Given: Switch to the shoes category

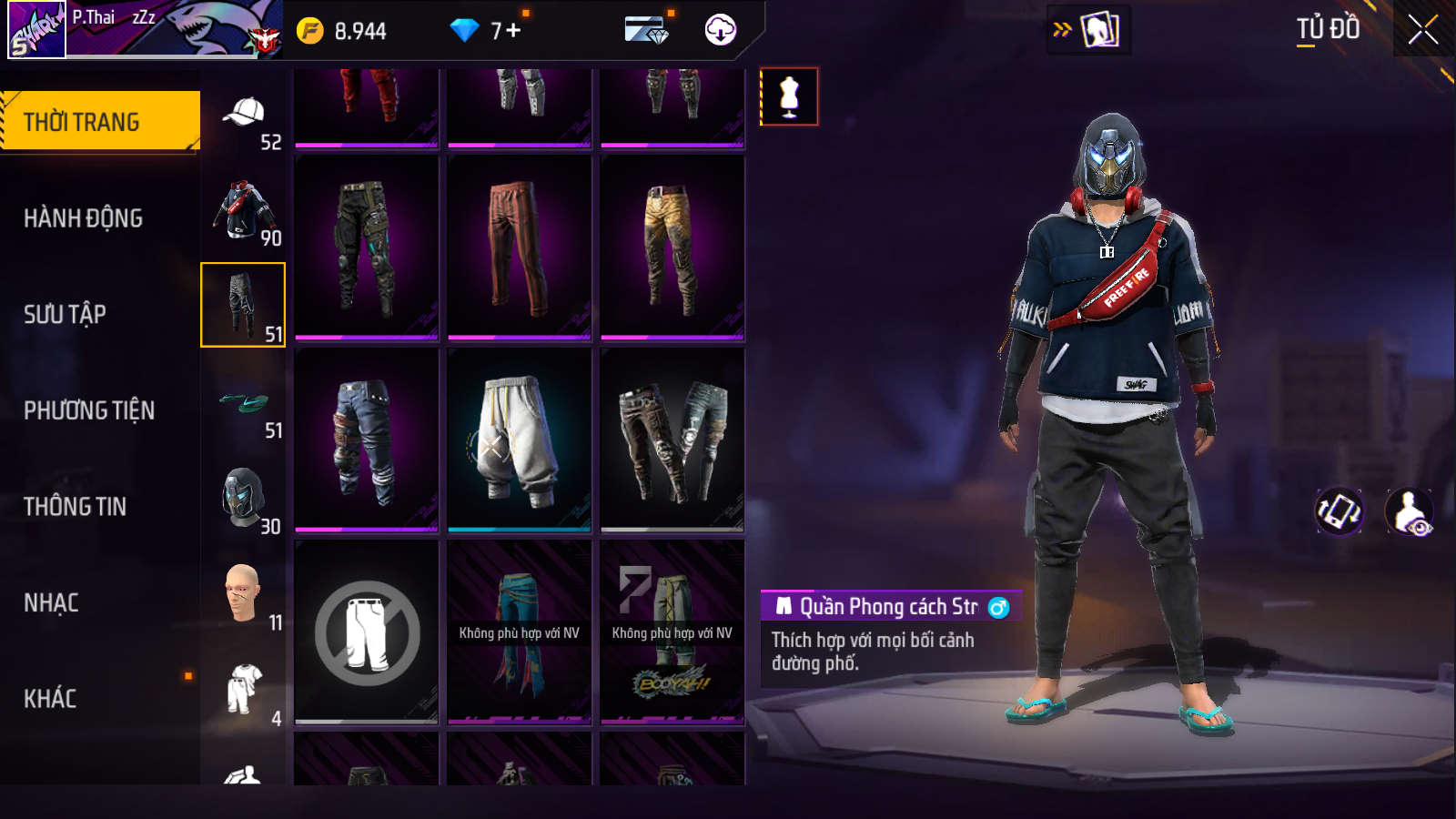Looking at the screenshot, I should 244,403.
